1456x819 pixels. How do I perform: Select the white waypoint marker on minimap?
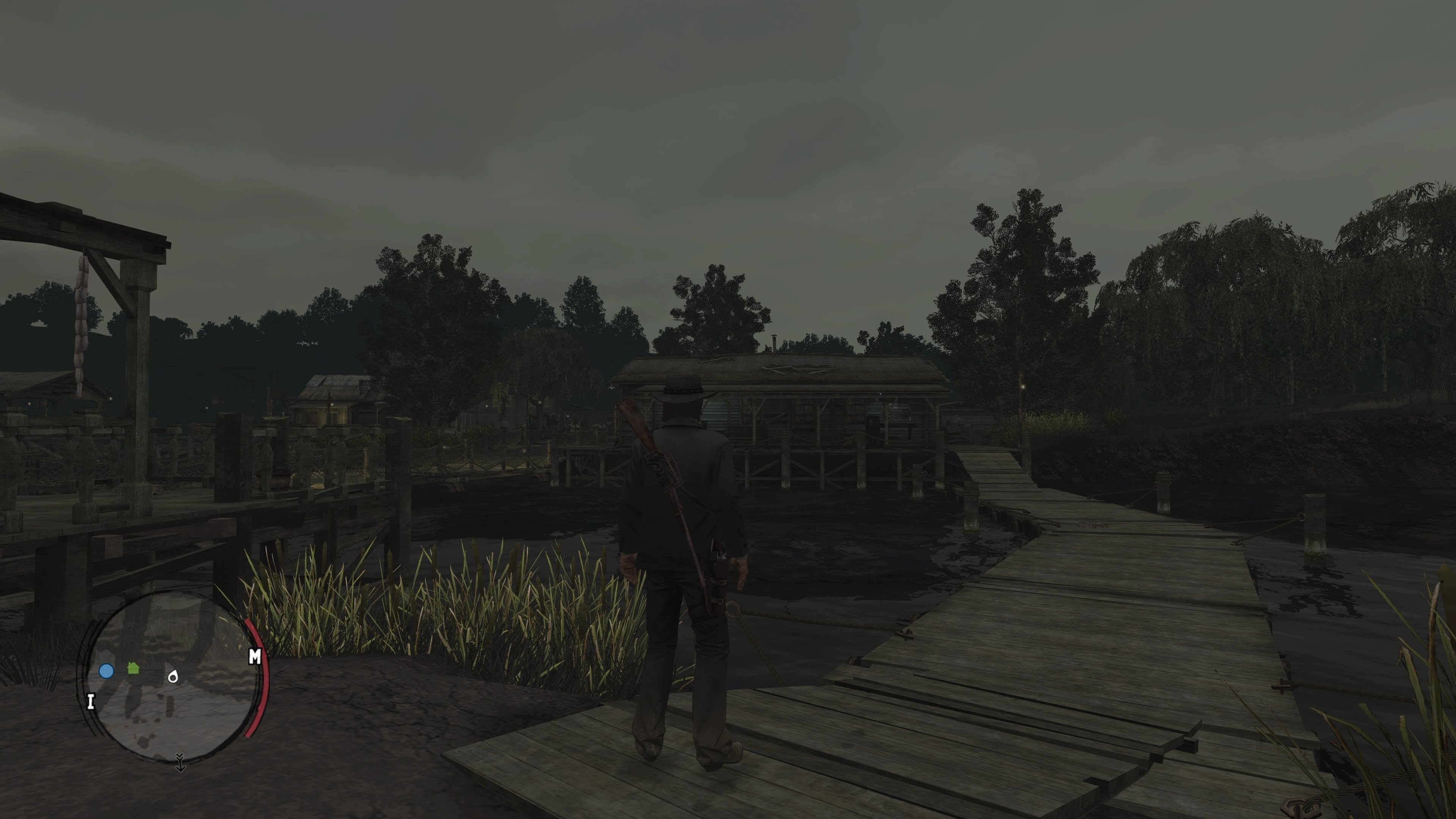(x=173, y=676)
